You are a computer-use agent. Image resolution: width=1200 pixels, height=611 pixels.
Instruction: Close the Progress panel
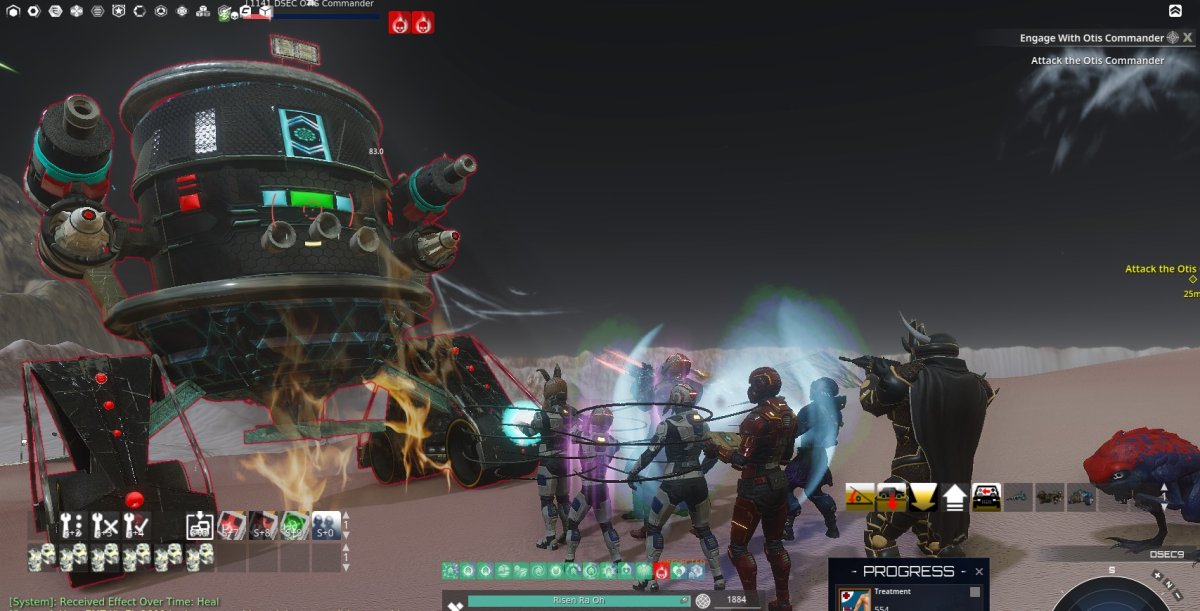979,572
